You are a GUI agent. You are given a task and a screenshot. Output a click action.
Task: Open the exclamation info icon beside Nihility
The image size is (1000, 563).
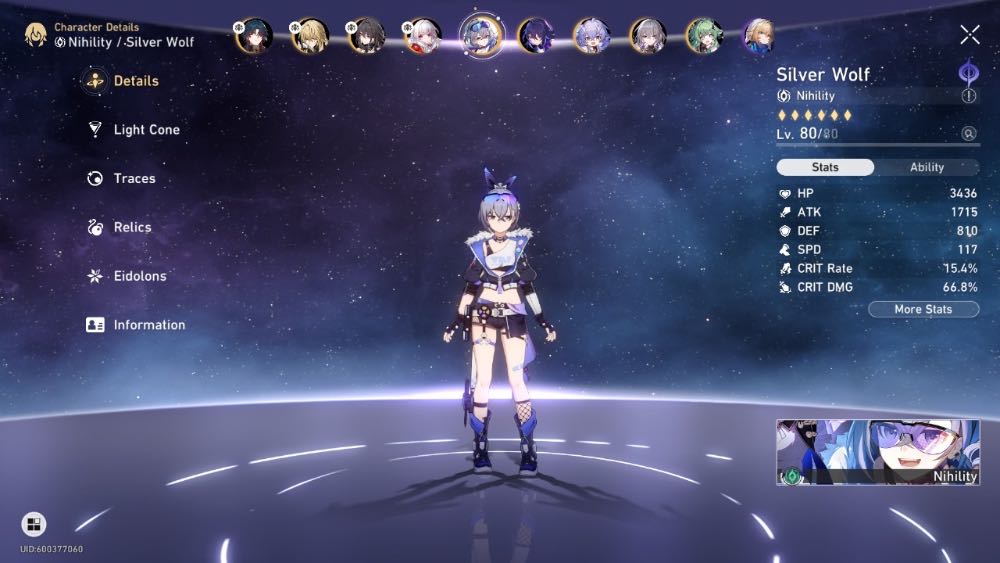(x=968, y=96)
